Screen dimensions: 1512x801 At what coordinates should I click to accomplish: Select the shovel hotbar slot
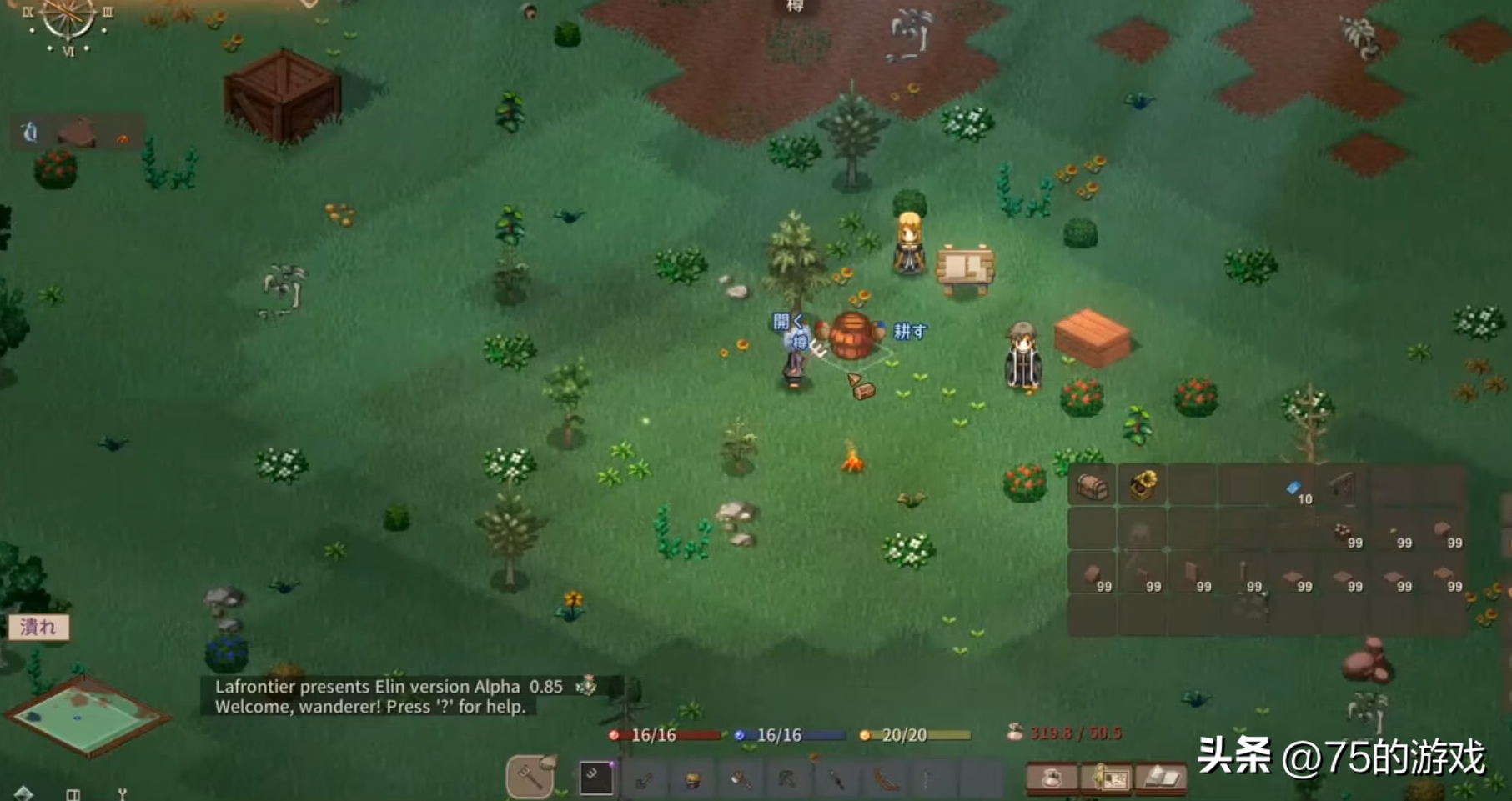[644, 780]
